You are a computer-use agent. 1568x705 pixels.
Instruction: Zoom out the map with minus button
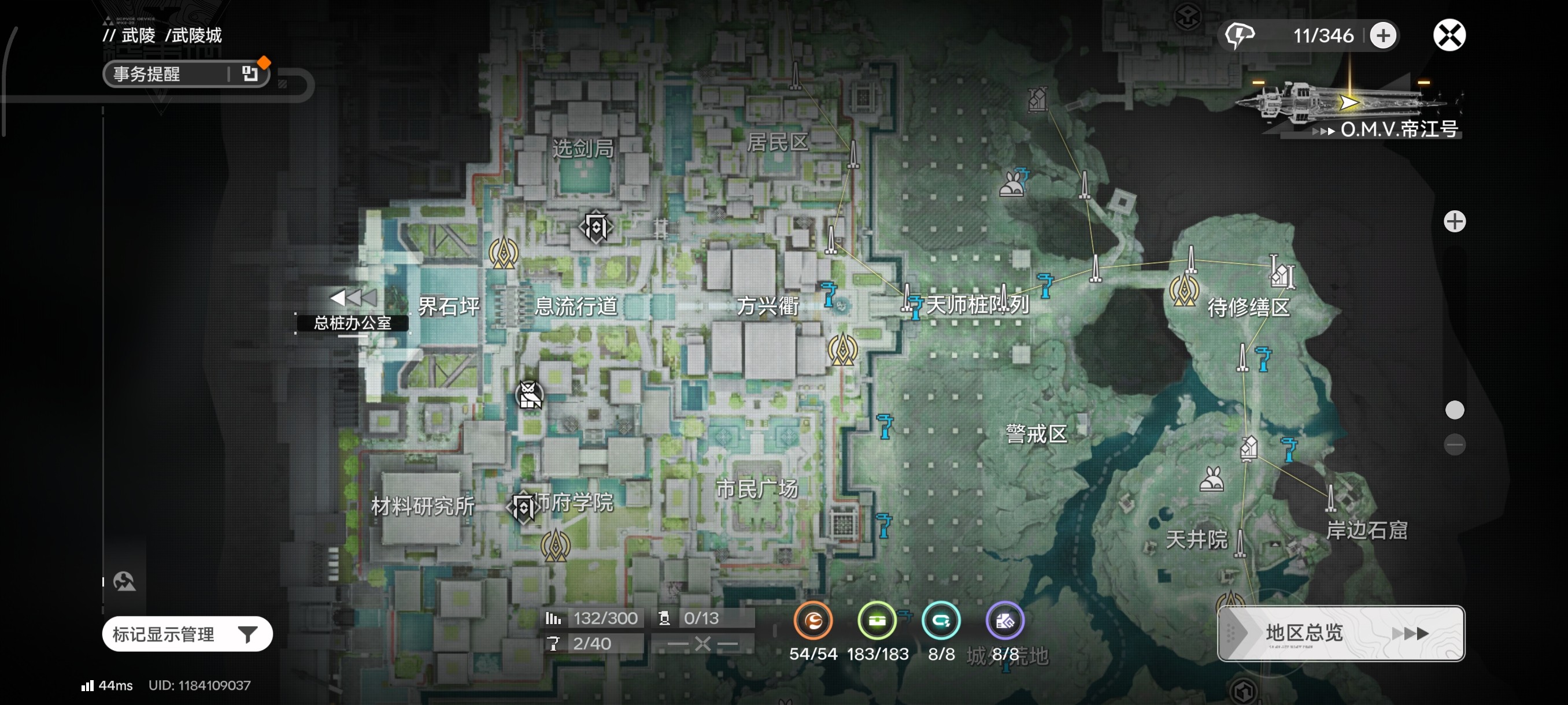tap(1454, 444)
